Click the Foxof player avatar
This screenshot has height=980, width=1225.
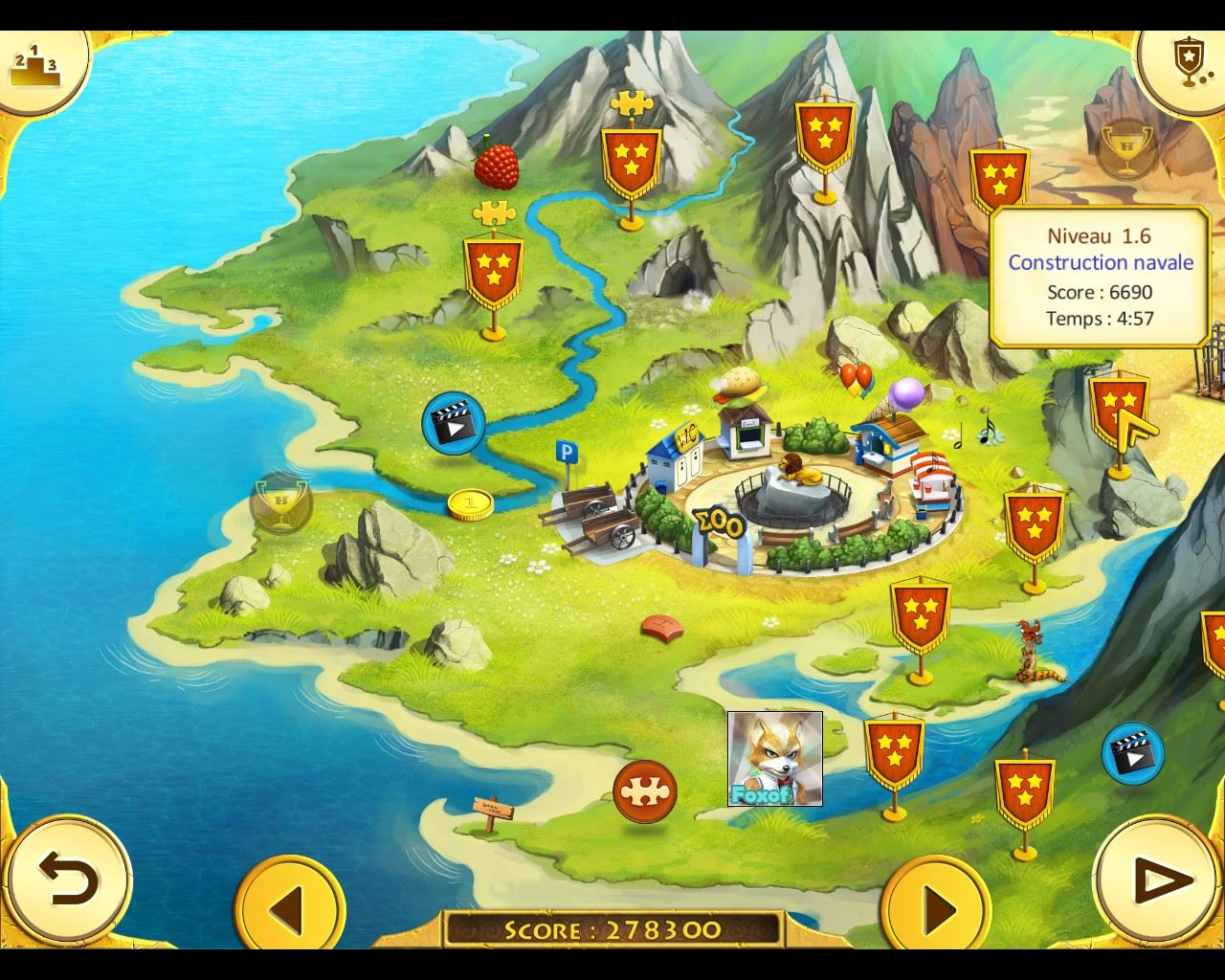pyautogui.click(x=774, y=758)
